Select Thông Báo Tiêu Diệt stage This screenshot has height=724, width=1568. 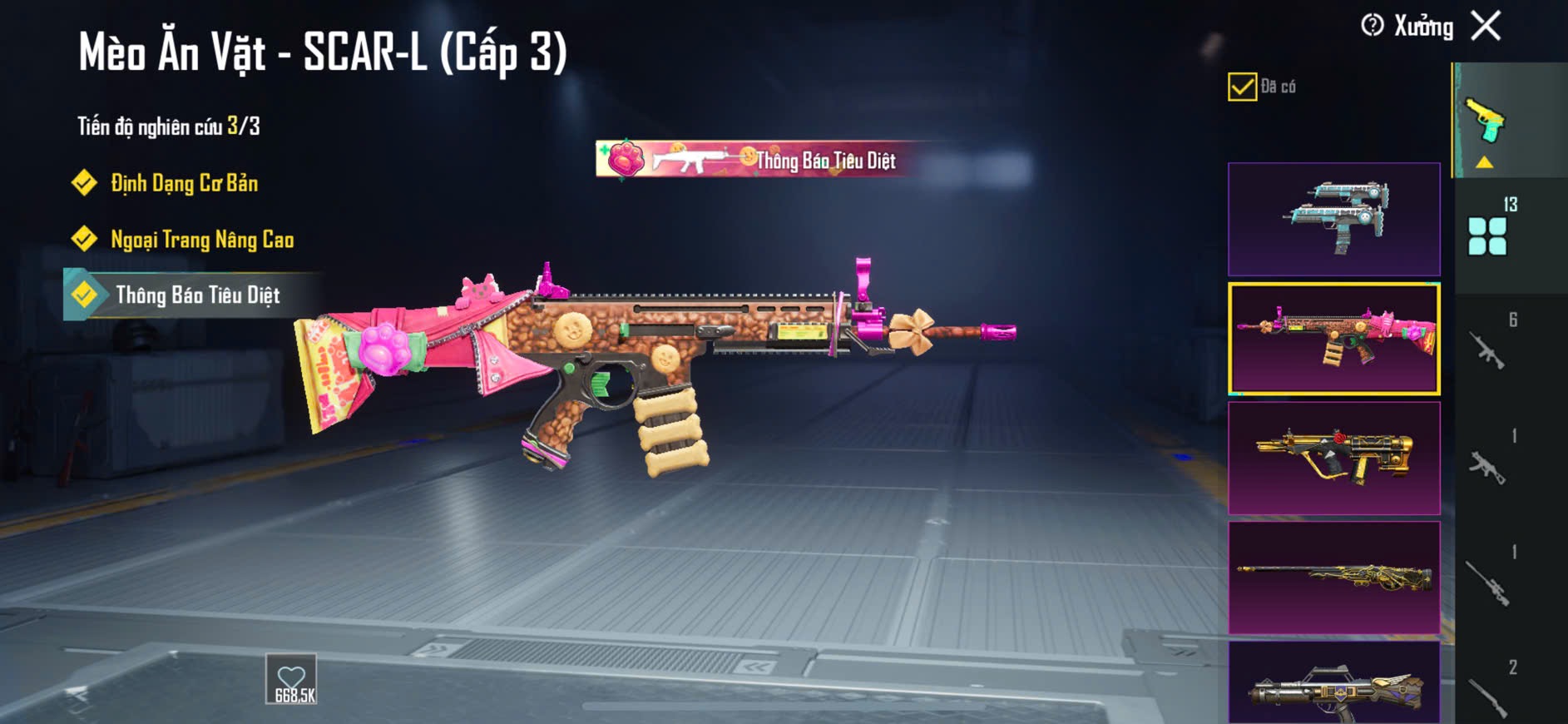point(197,295)
